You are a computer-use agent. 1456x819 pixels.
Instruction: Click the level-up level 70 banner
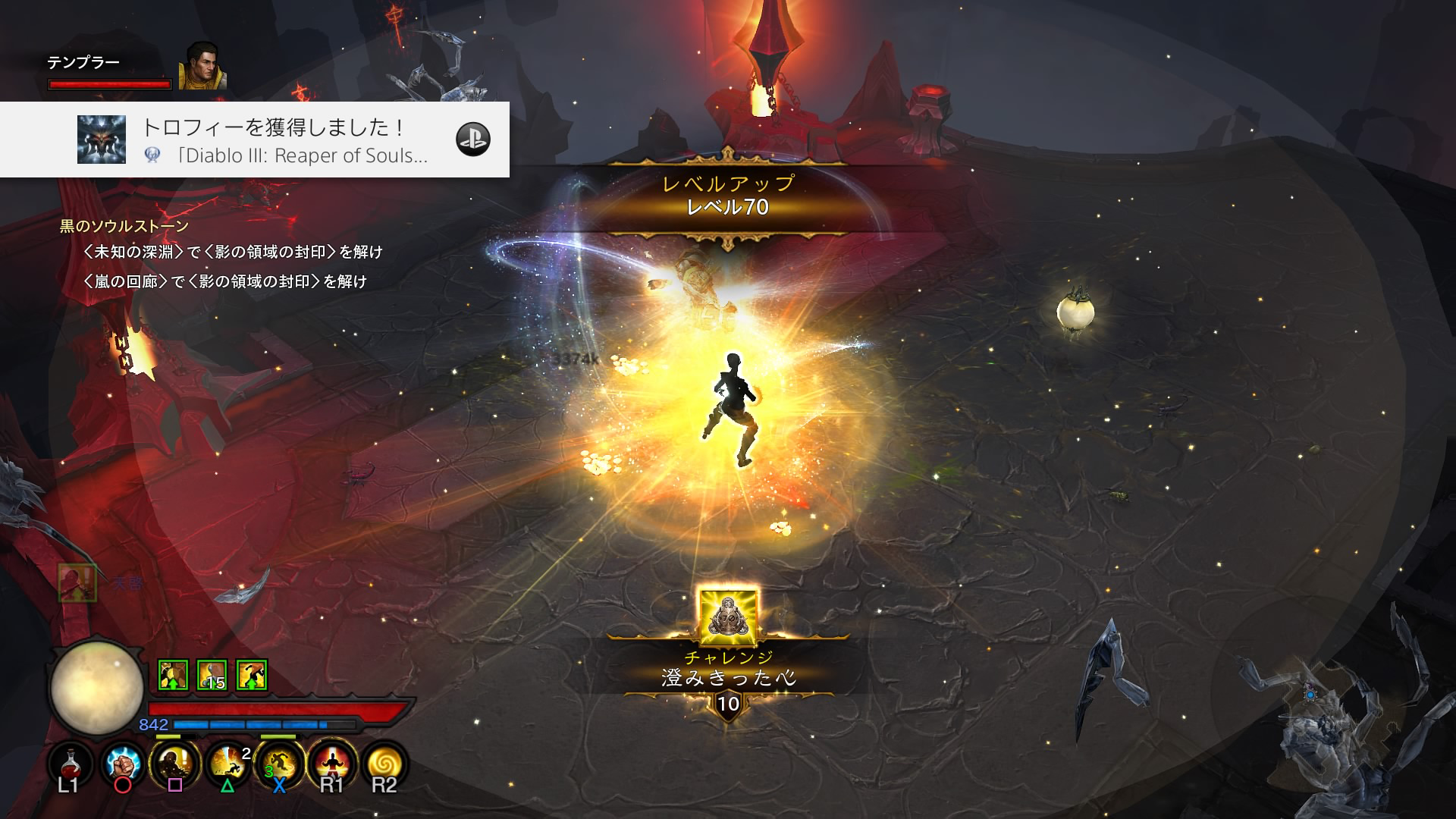pyautogui.click(x=728, y=196)
